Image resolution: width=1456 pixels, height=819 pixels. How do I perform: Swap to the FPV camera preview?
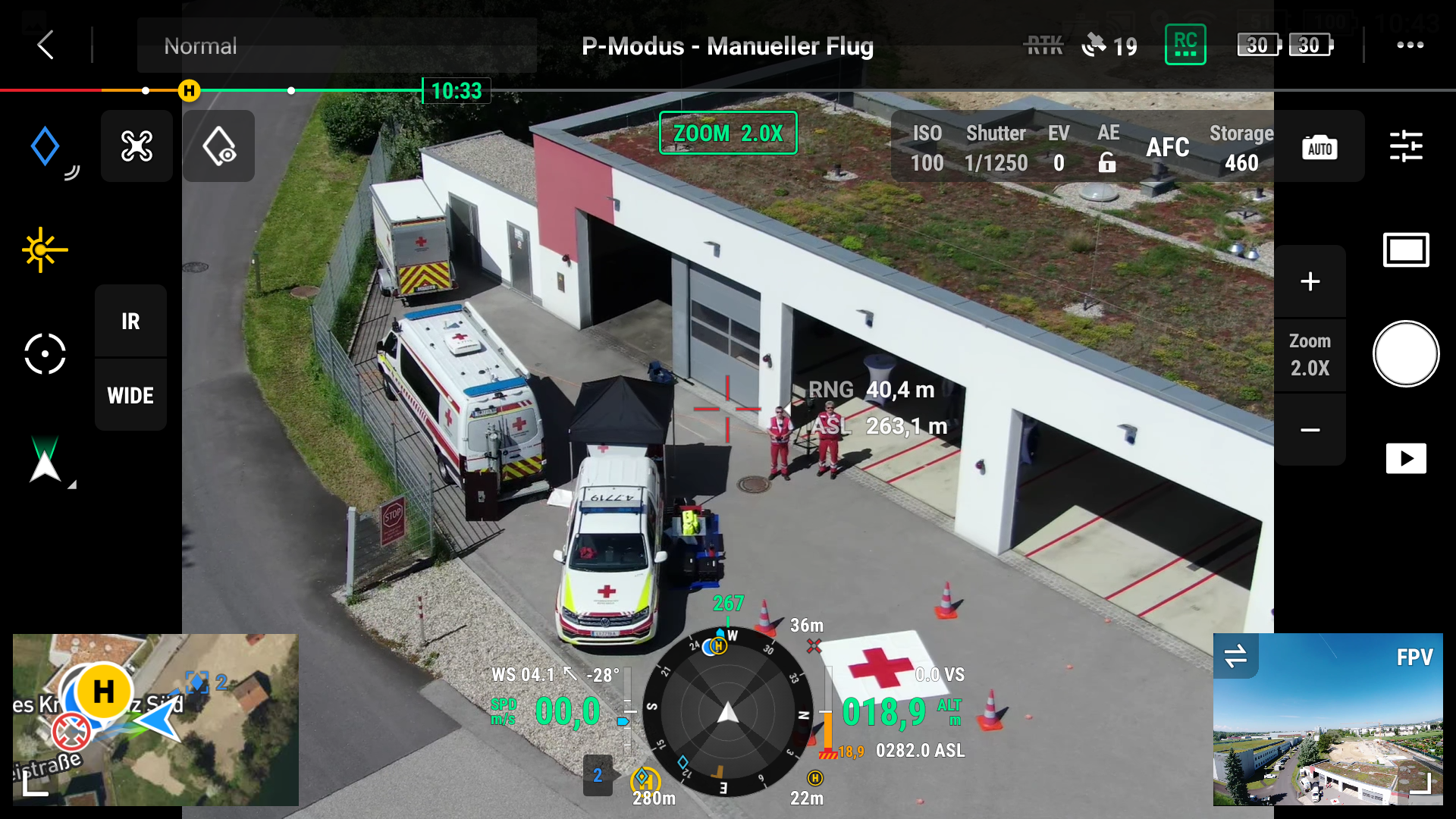pos(1235,656)
